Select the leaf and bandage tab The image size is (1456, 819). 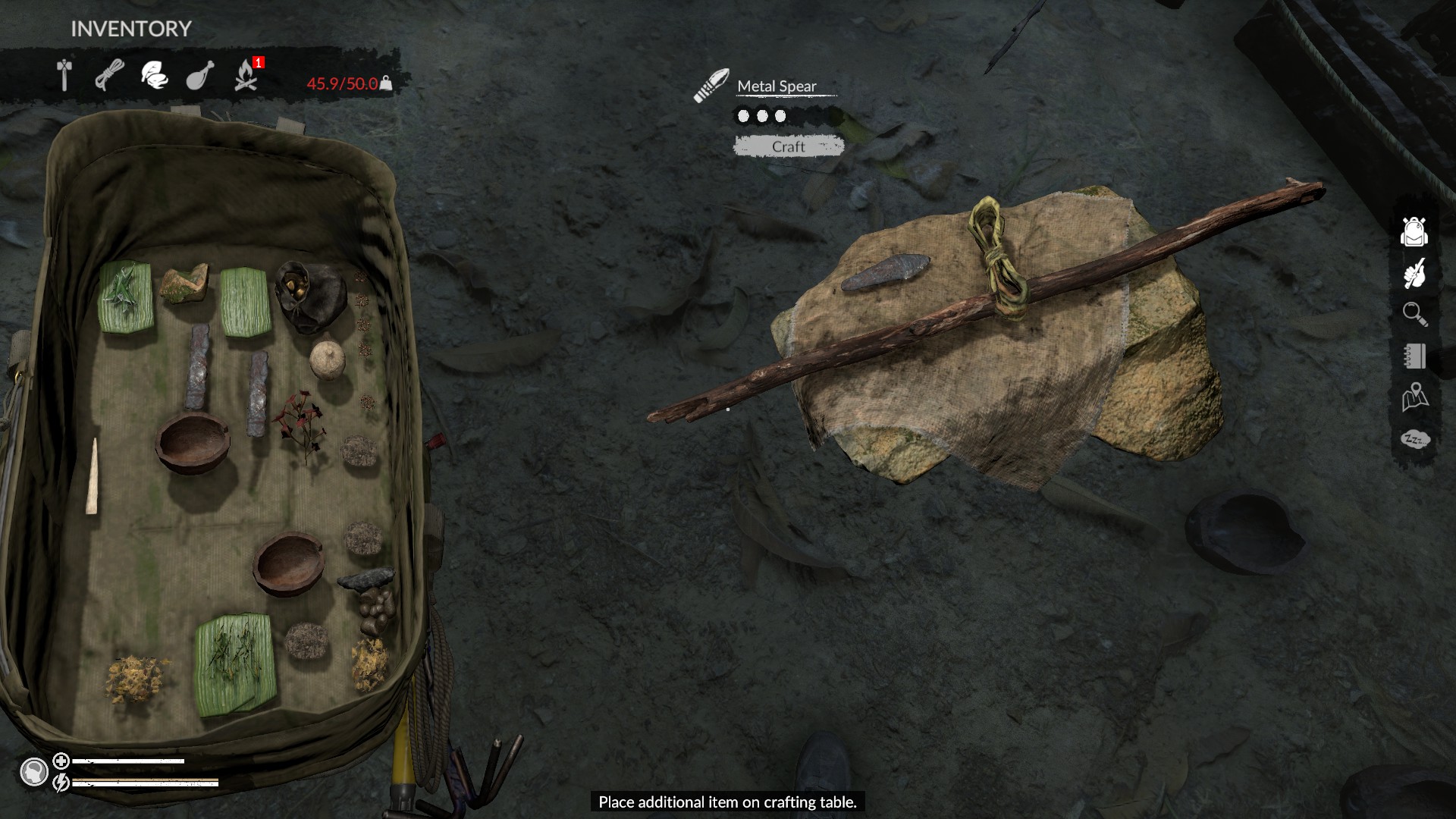(155, 76)
